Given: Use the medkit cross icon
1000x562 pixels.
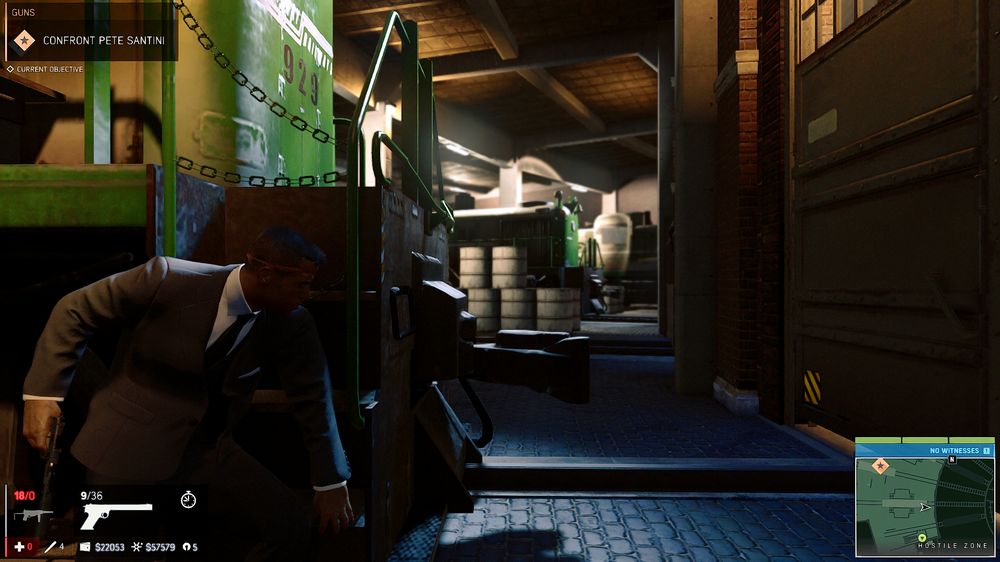Looking at the screenshot, I should coord(17,547).
